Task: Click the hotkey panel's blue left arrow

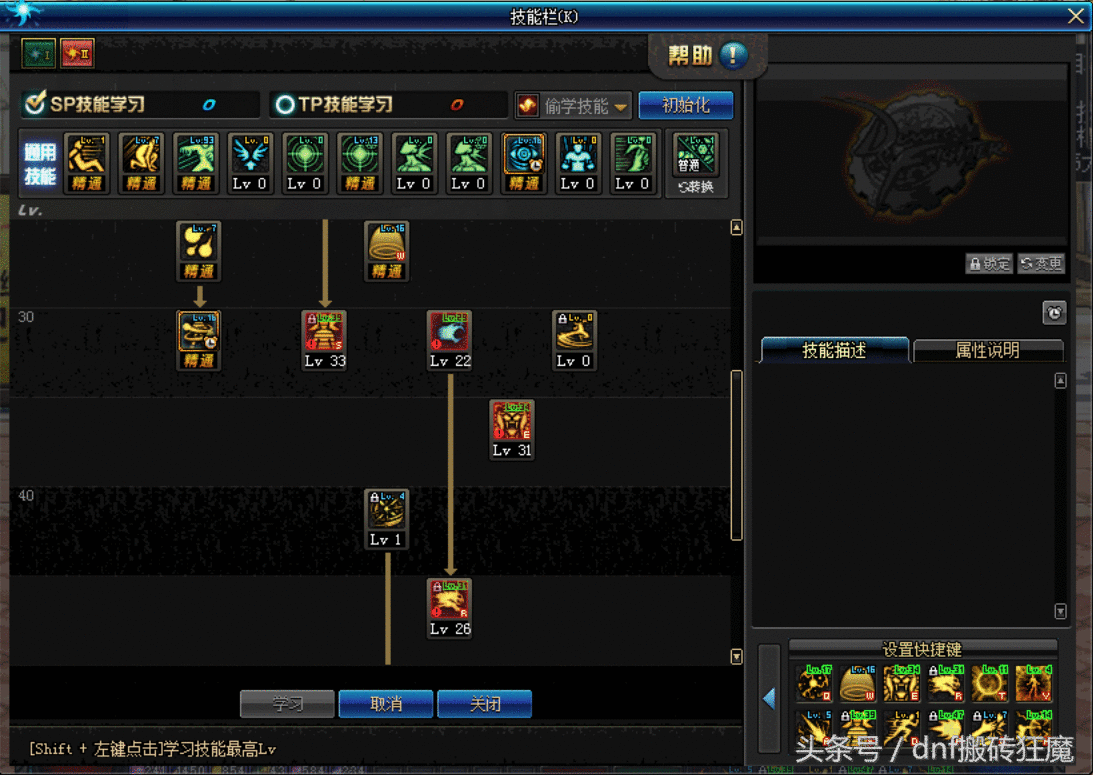Action: click(x=769, y=698)
